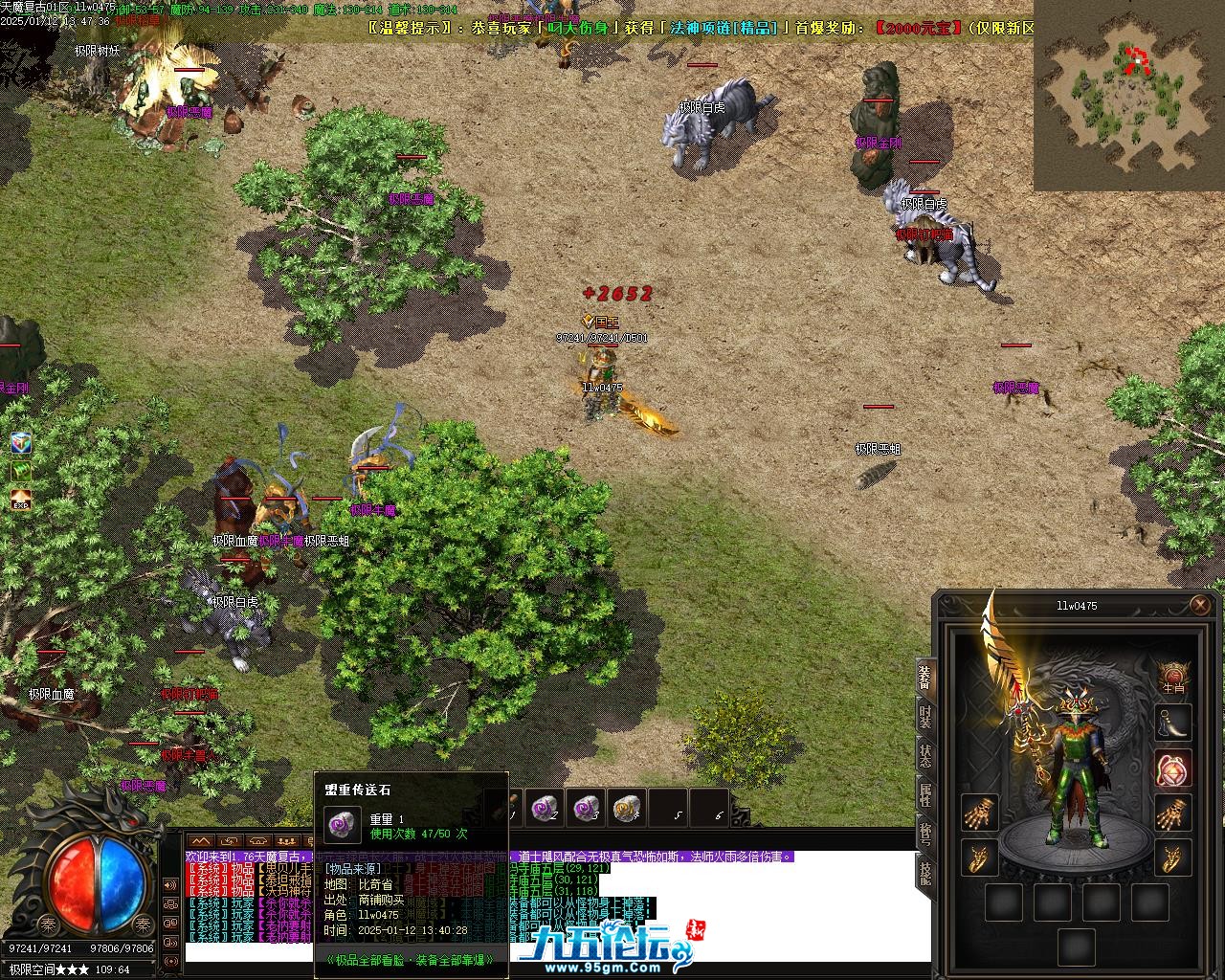Screen dimensions: 1225x980
Task: Toggle the speaker button beside the chat
Action: (170, 886)
